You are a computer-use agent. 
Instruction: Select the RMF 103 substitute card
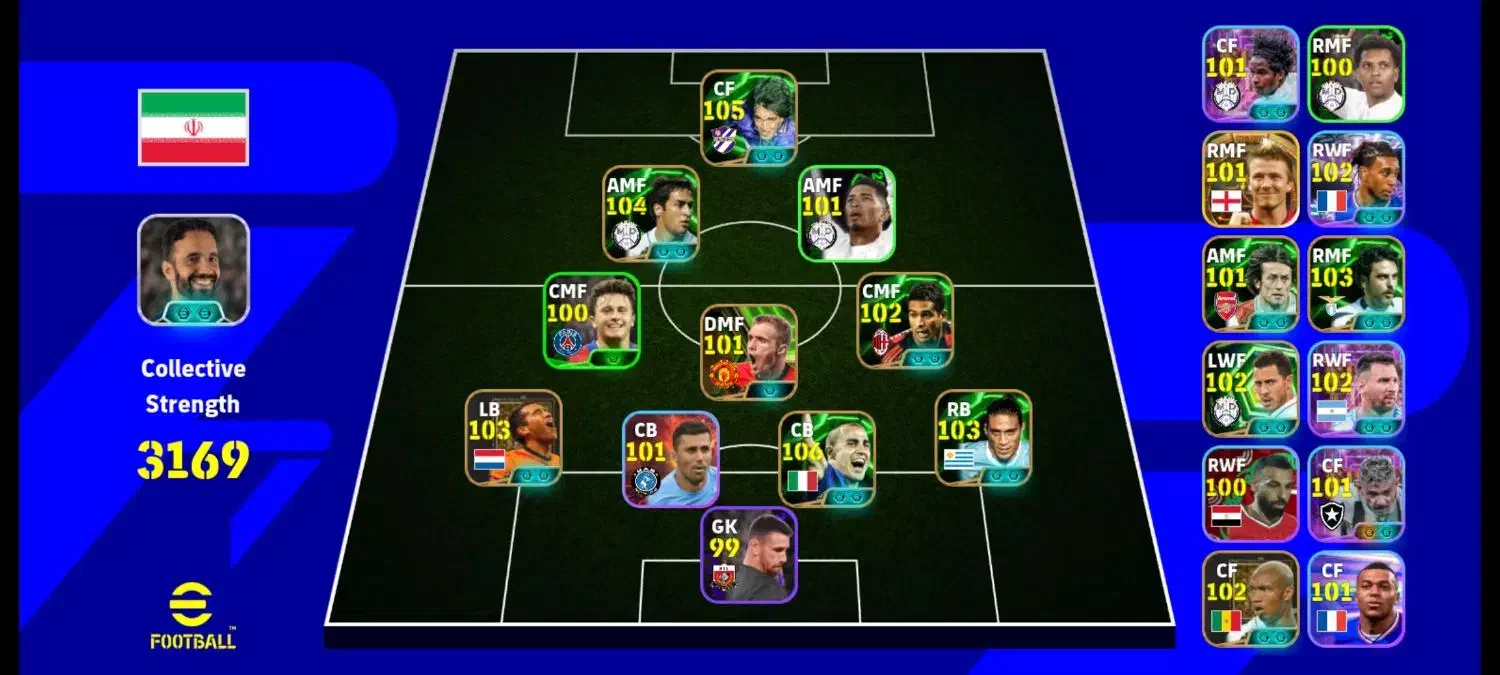coord(1356,284)
